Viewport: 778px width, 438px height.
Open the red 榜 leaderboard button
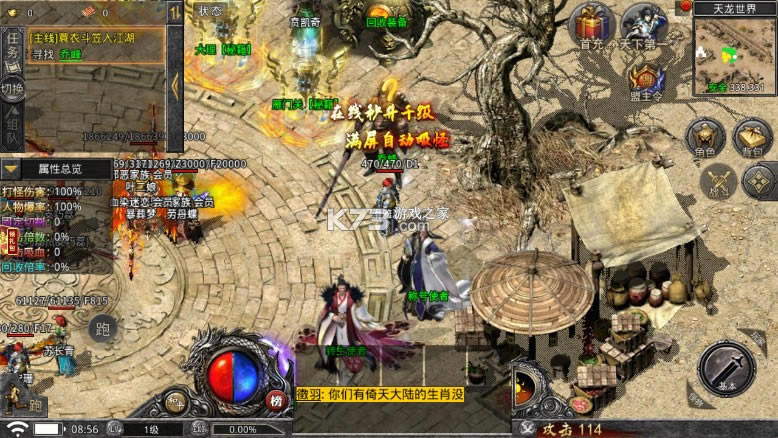276,401
